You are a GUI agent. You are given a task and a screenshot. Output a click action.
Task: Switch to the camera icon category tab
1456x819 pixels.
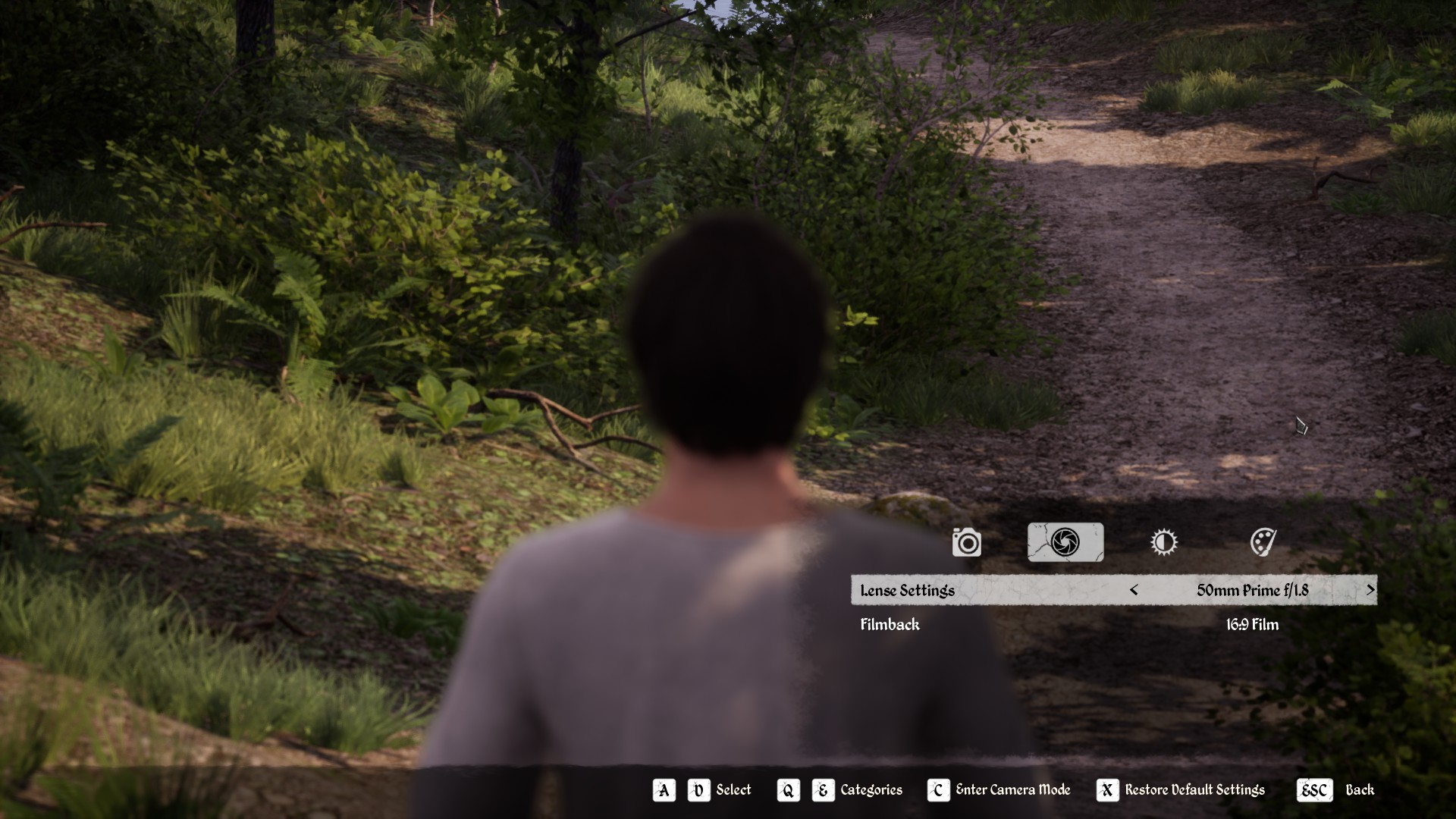[966, 542]
